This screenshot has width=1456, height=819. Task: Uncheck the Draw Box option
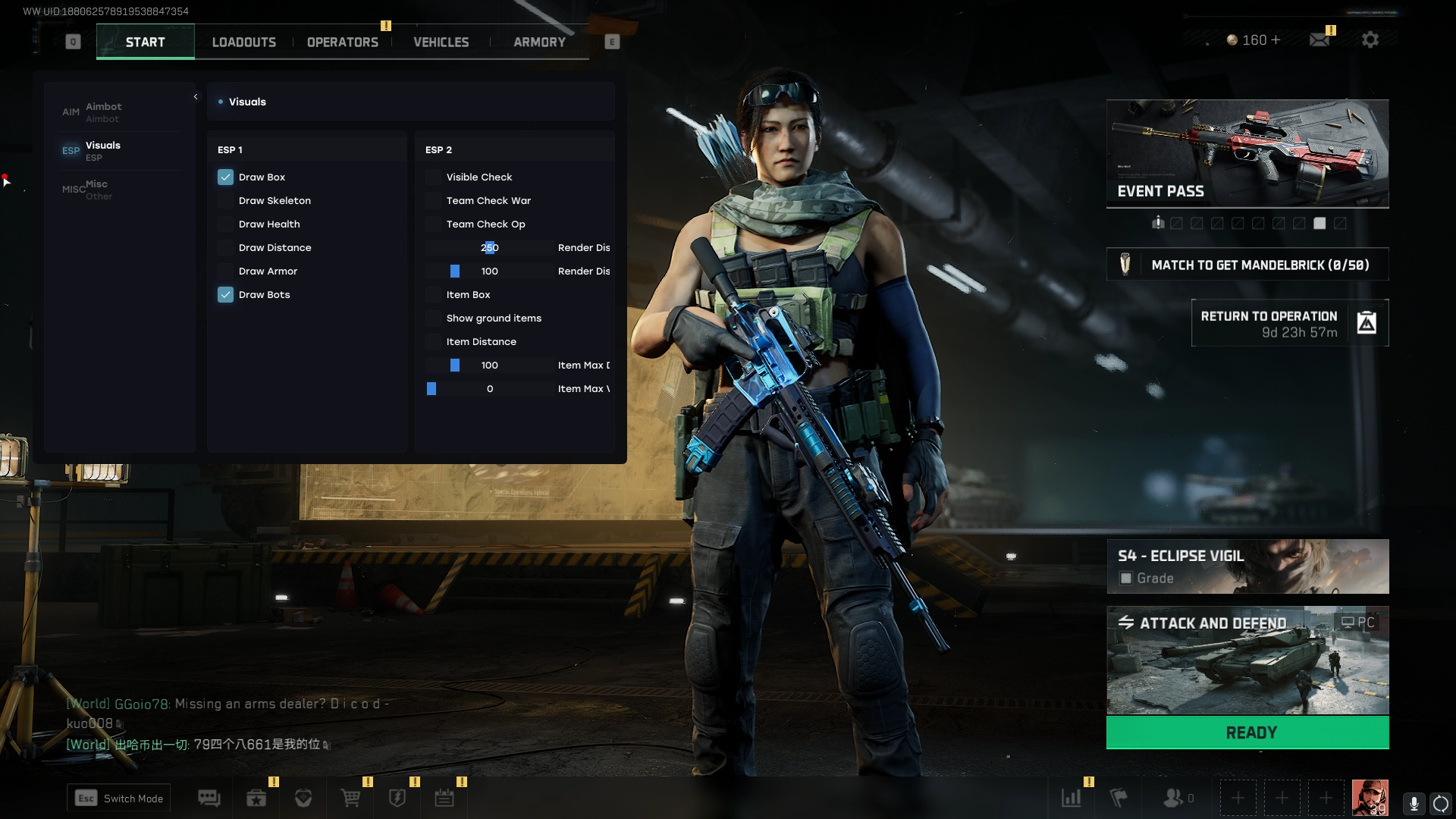pos(225,177)
